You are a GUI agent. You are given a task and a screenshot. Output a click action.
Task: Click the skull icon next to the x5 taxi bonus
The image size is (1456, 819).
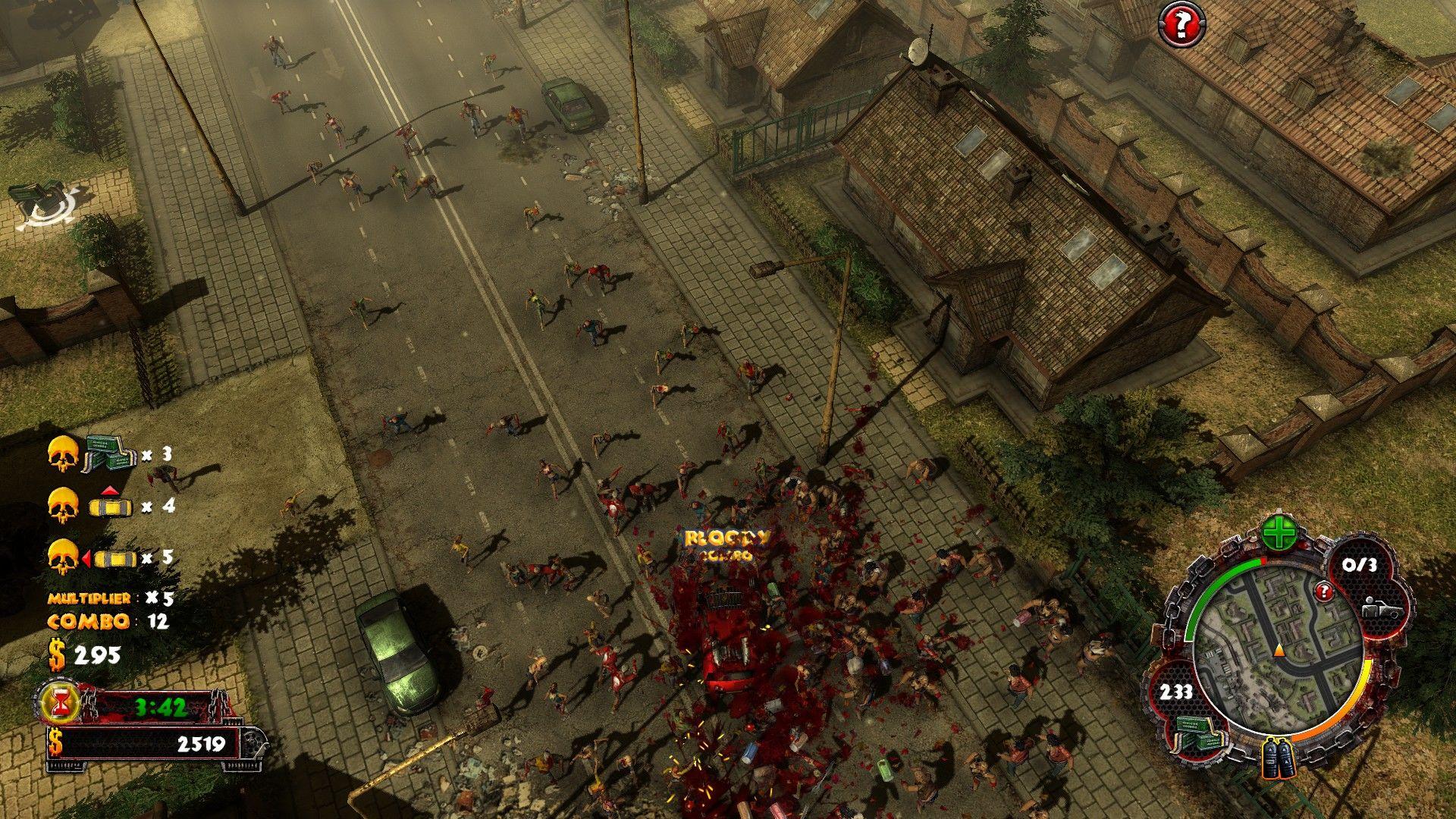pos(63,556)
